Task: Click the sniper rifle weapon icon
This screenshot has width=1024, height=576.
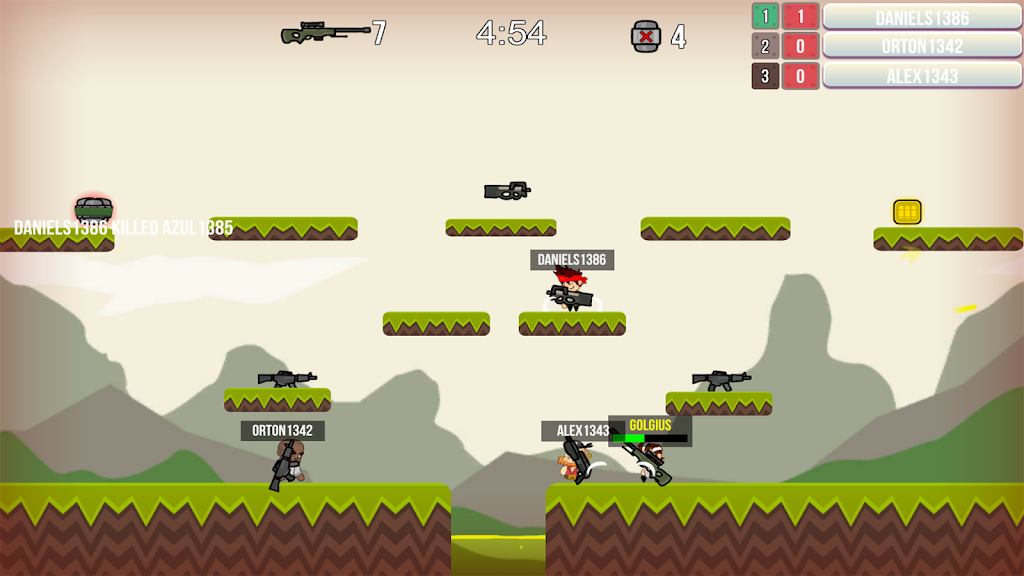Action: point(325,34)
